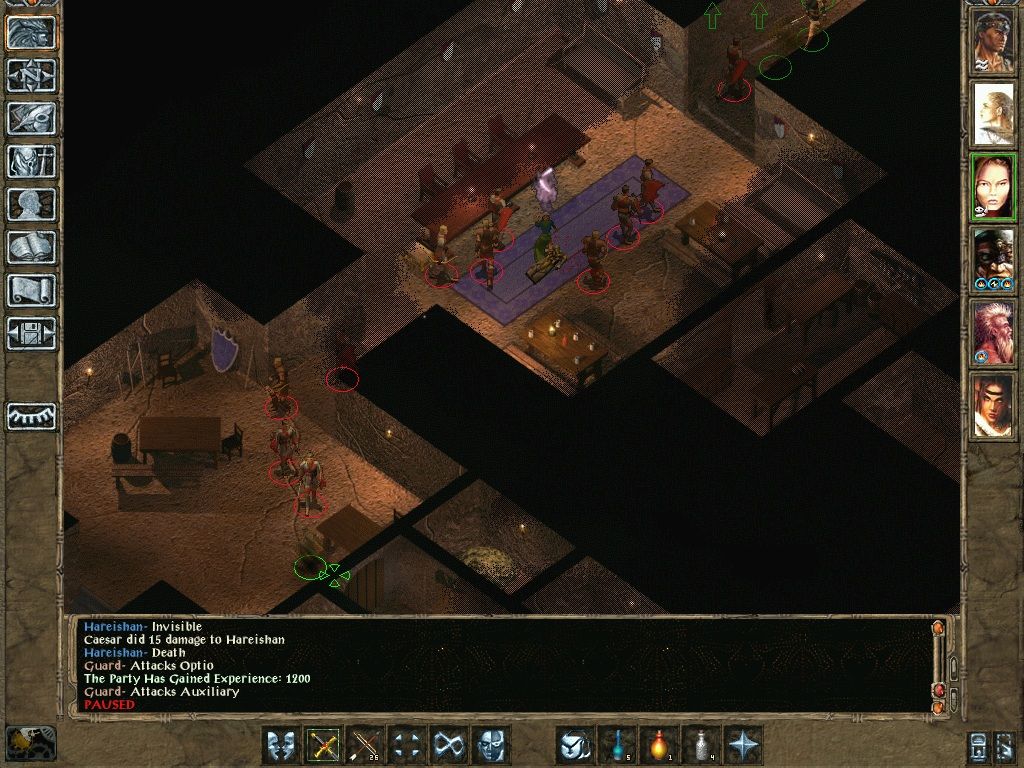Select the white-haired old man portrait

(993, 334)
